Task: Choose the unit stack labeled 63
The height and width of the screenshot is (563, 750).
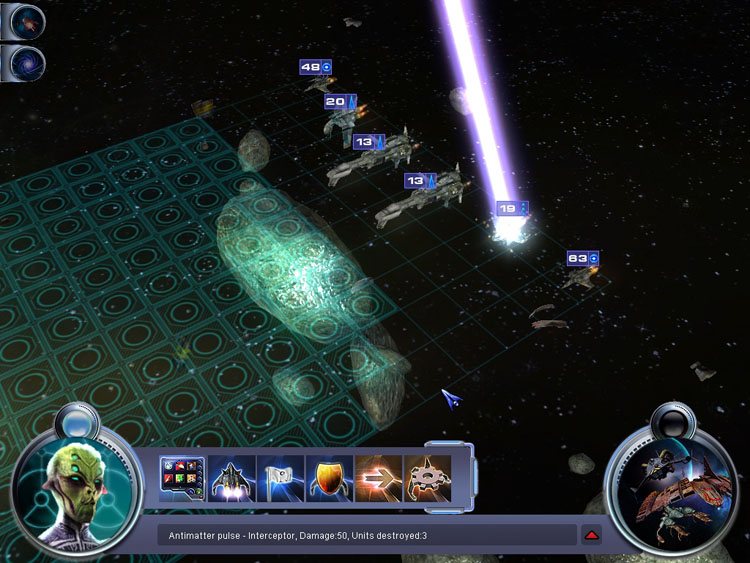Action: click(582, 258)
